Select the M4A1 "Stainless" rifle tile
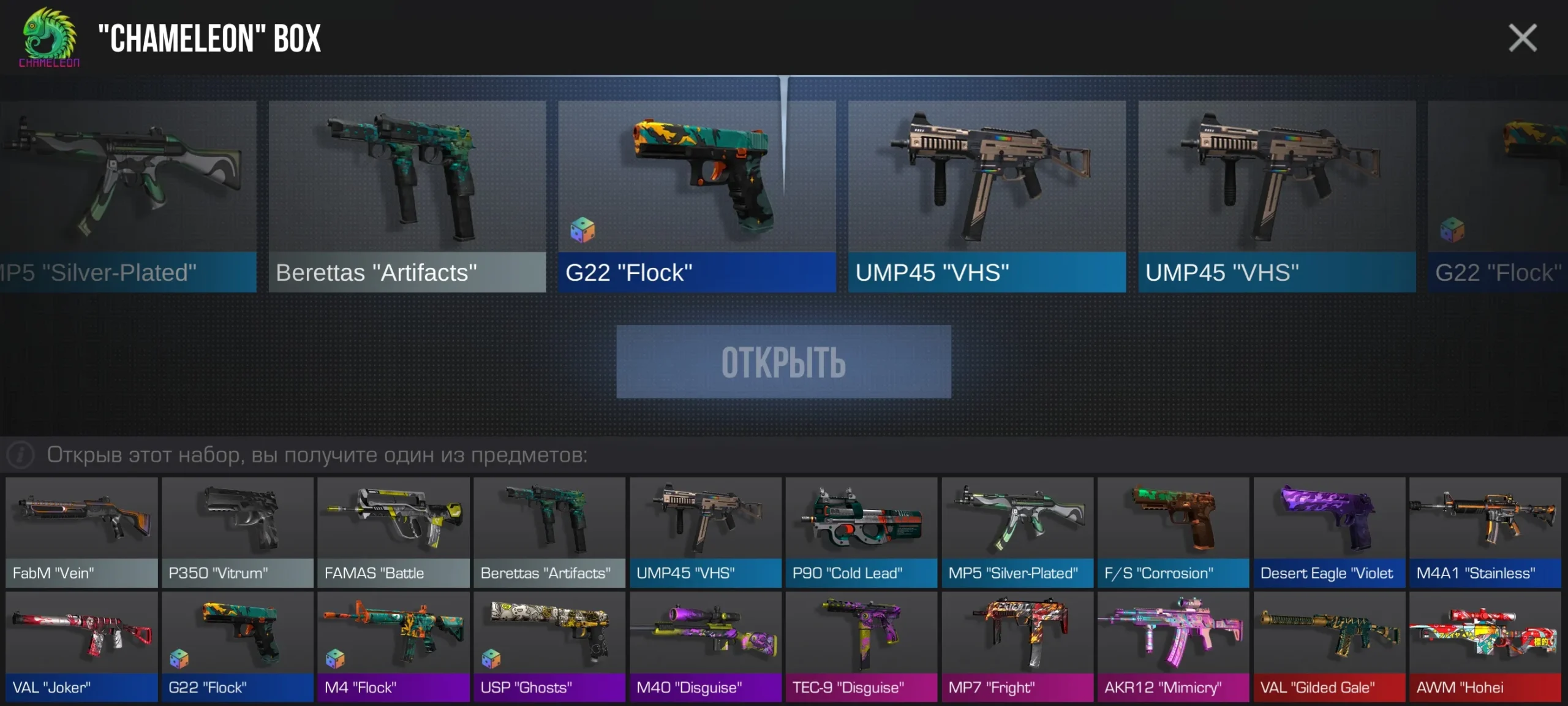Image resolution: width=1568 pixels, height=706 pixels. [1485, 532]
